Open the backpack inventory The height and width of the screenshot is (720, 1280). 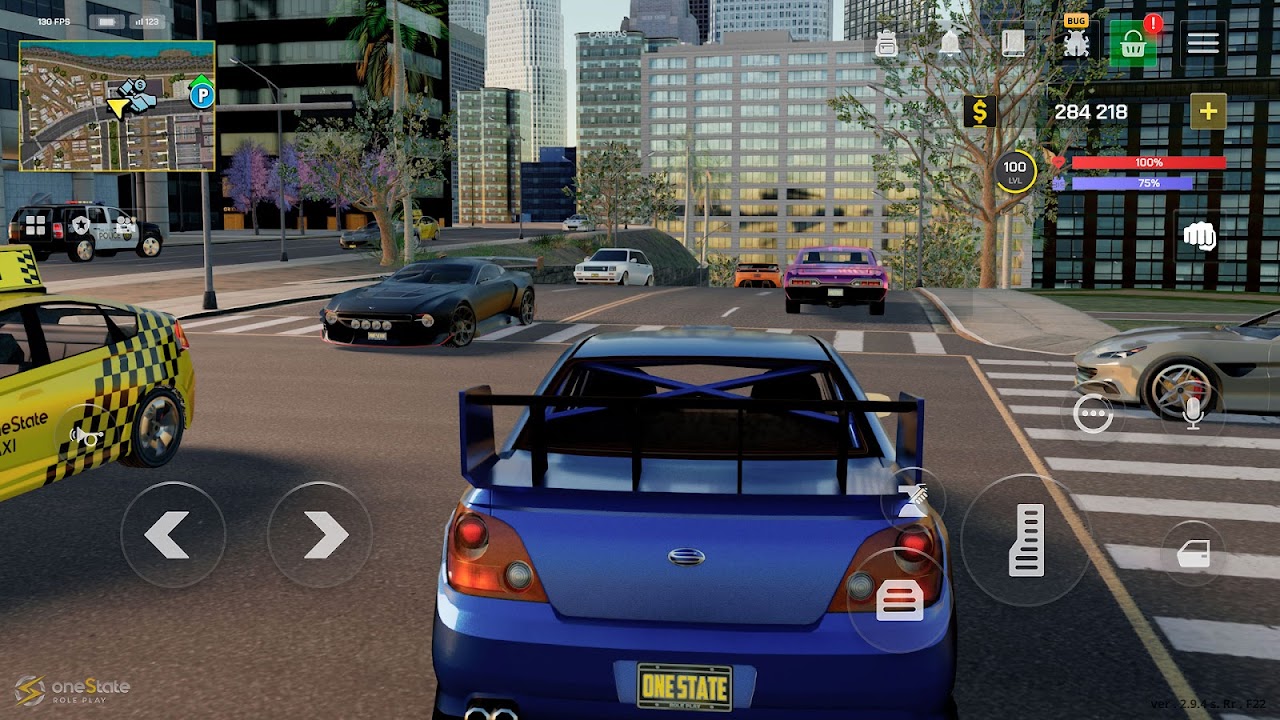(x=886, y=43)
